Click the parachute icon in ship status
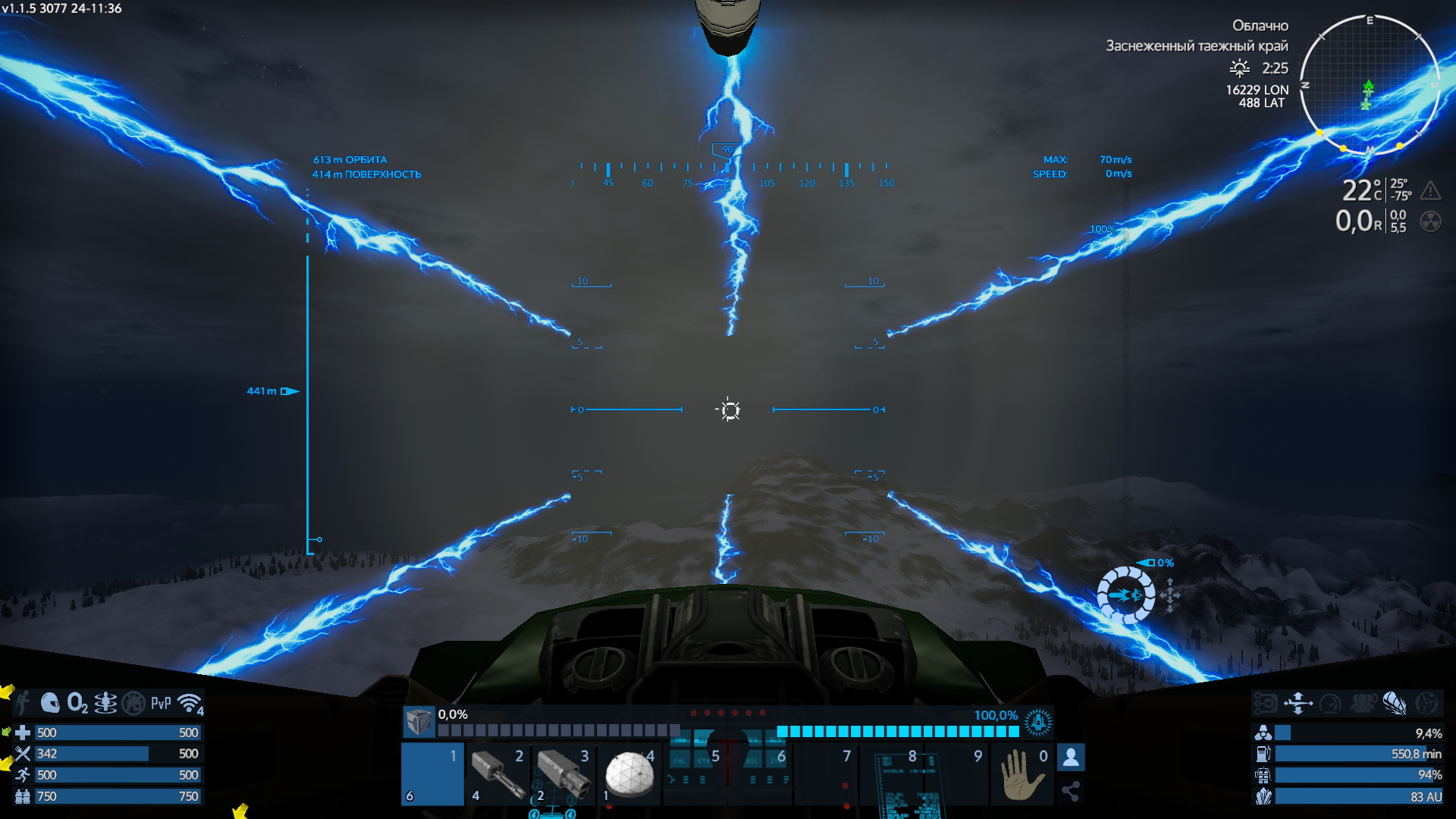 point(1394,704)
